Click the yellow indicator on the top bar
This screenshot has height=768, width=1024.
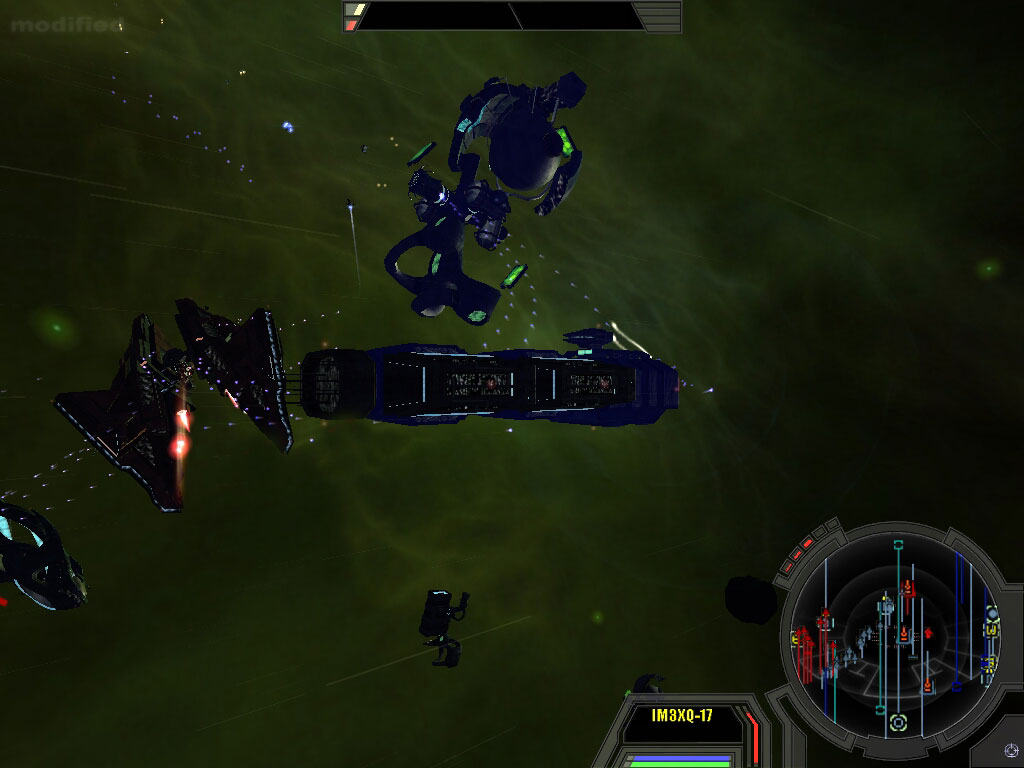tap(353, 10)
